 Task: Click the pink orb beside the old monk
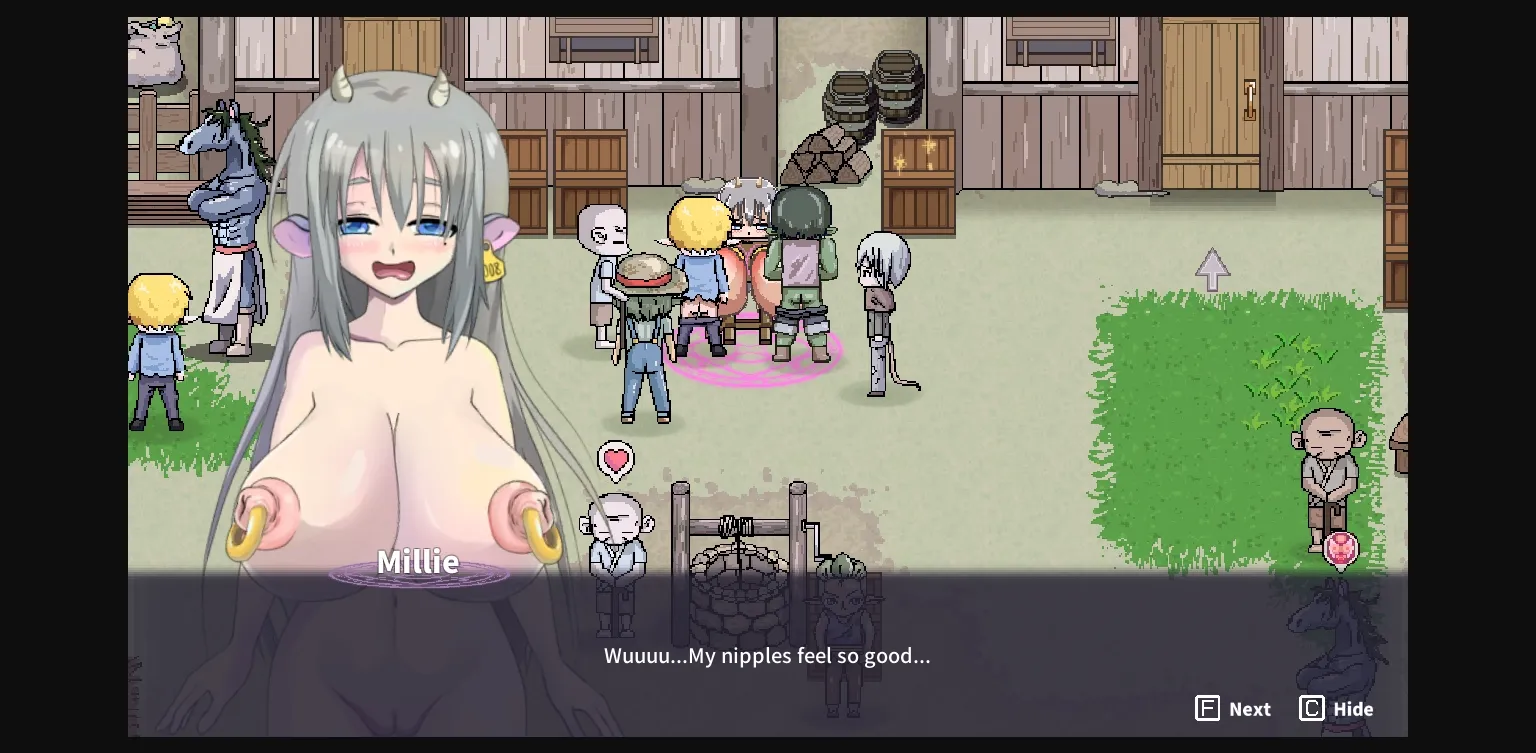1342,550
